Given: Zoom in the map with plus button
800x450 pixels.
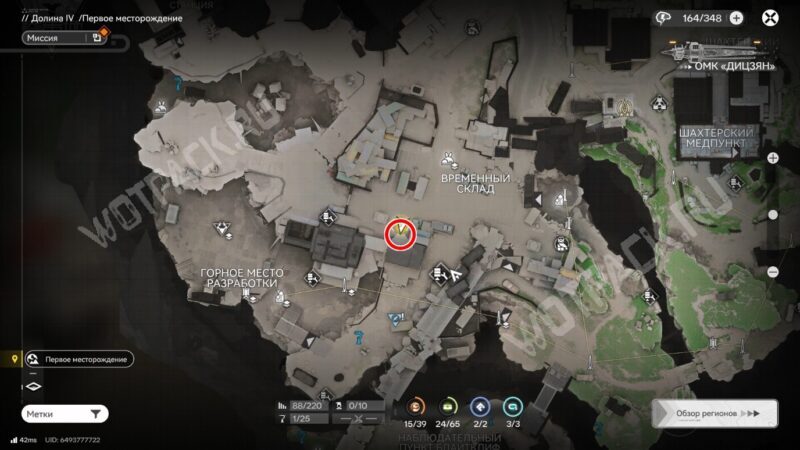Looking at the screenshot, I should (x=772, y=158).
